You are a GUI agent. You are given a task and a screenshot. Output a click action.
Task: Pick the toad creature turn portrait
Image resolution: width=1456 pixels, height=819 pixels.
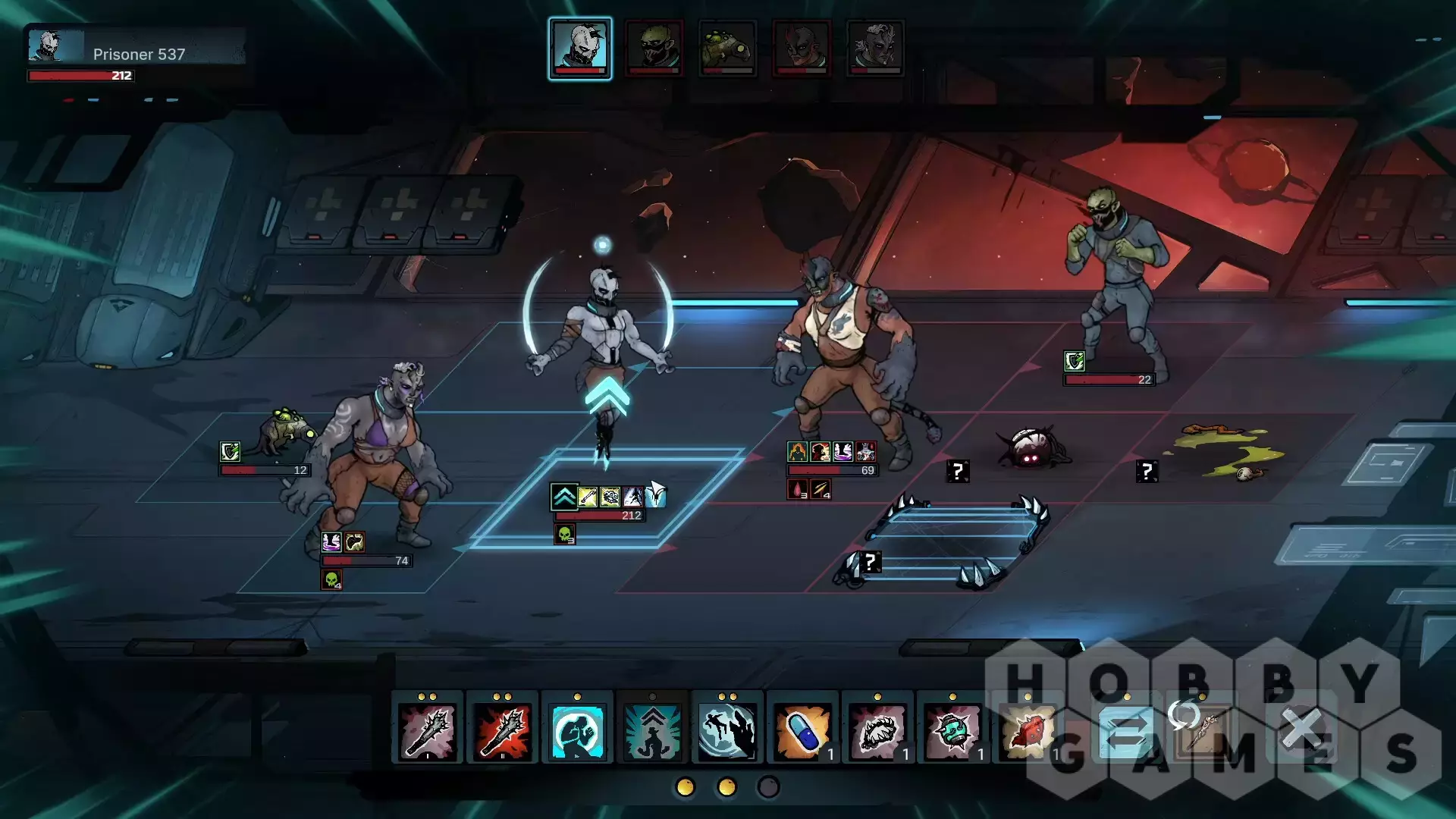[x=727, y=48]
